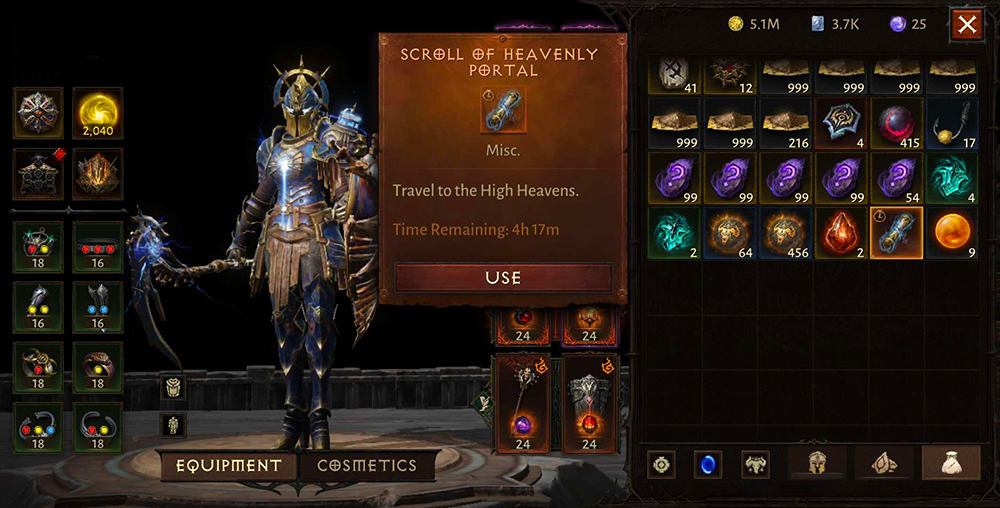Select the orange skull orb stack of 456
The height and width of the screenshot is (508, 1000).
click(x=785, y=233)
